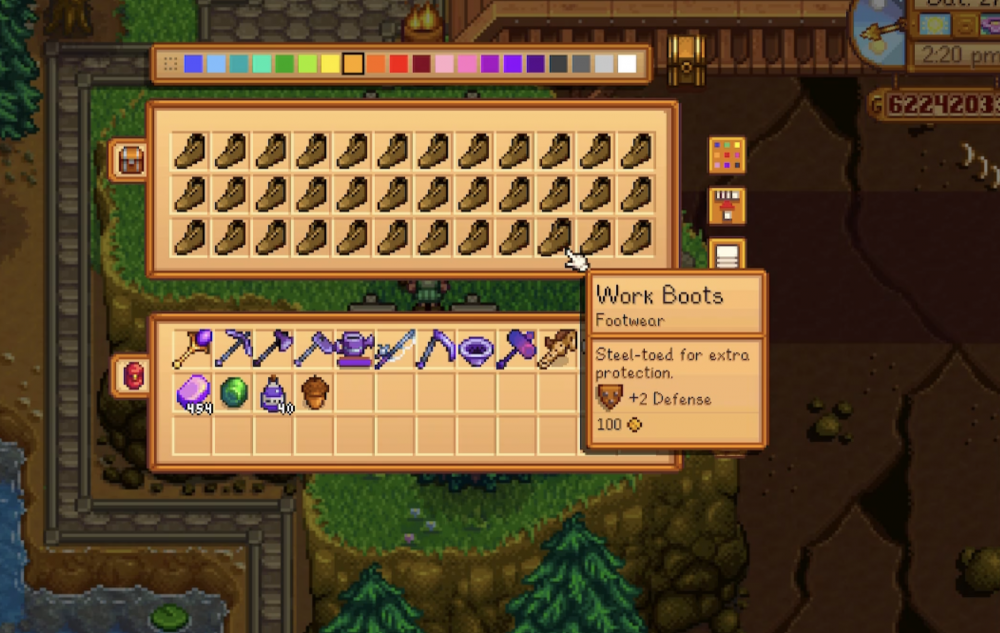Click the purple bar stack of 454
1000x633 pixels.
pyautogui.click(x=192, y=391)
